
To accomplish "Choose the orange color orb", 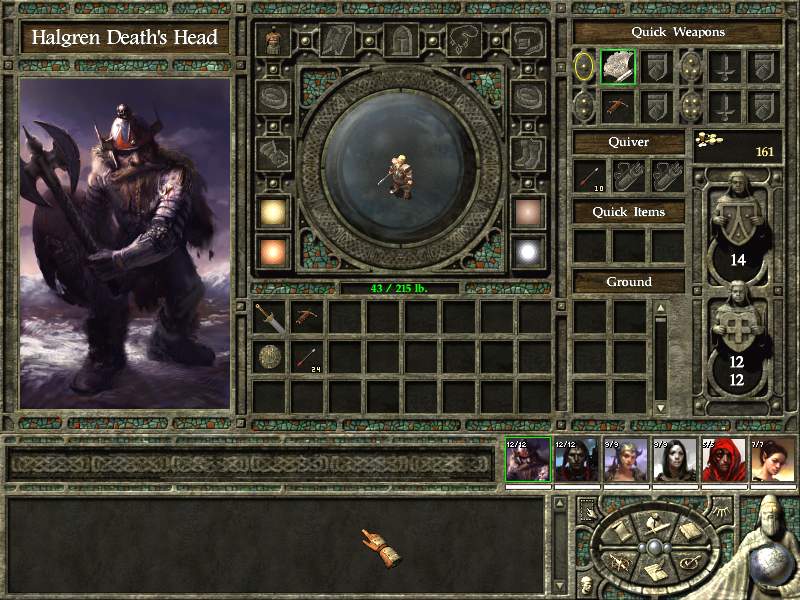I will click(x=272, y=251).
